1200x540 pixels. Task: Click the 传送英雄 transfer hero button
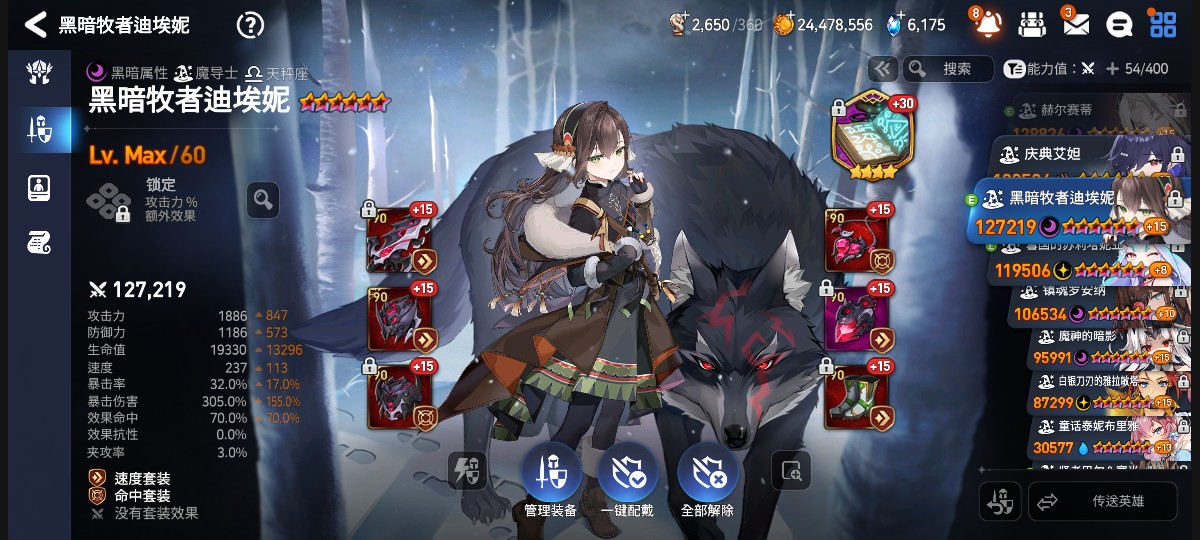[x=1102, y=501]
